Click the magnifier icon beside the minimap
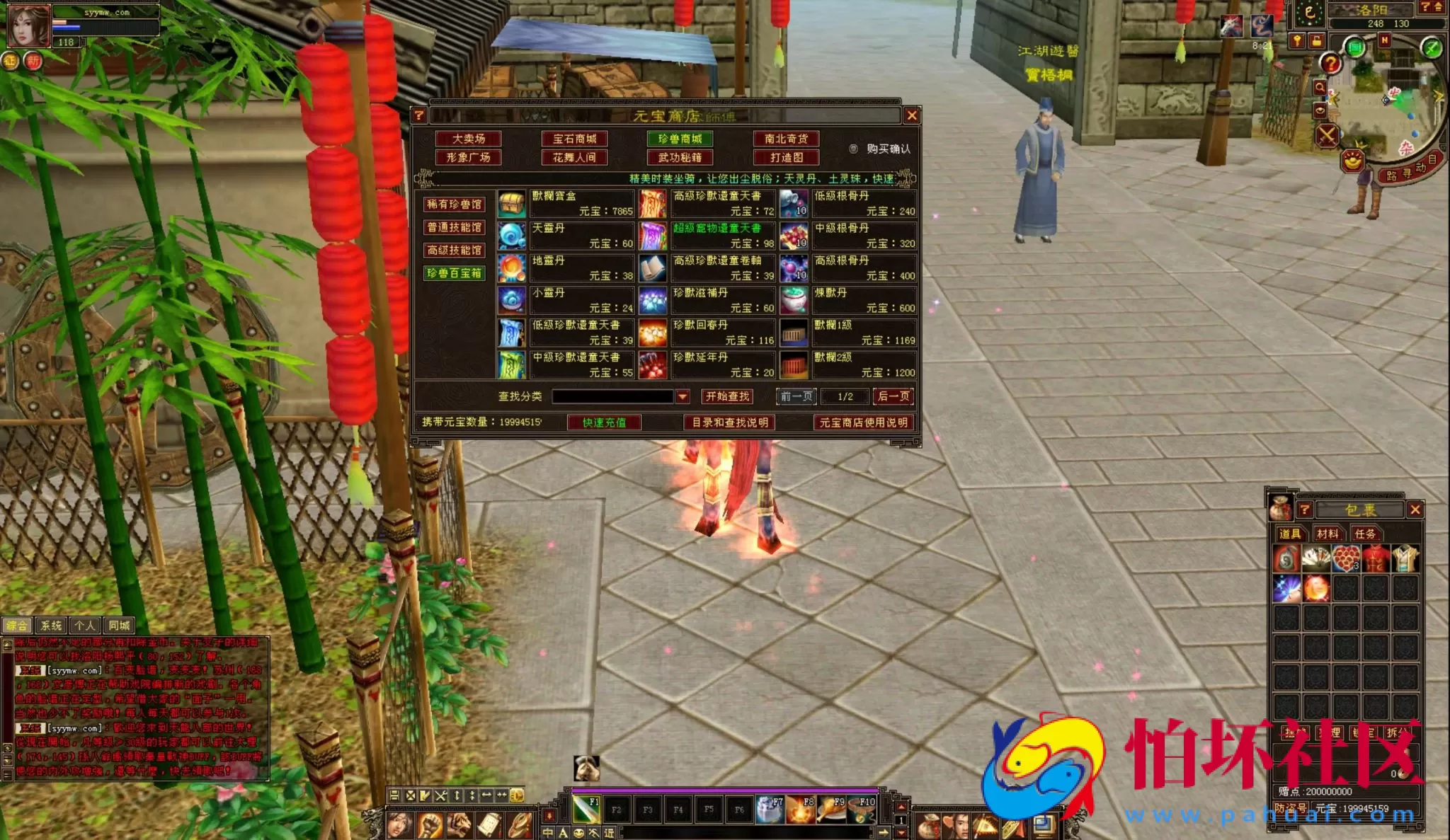 point(1320,86)
